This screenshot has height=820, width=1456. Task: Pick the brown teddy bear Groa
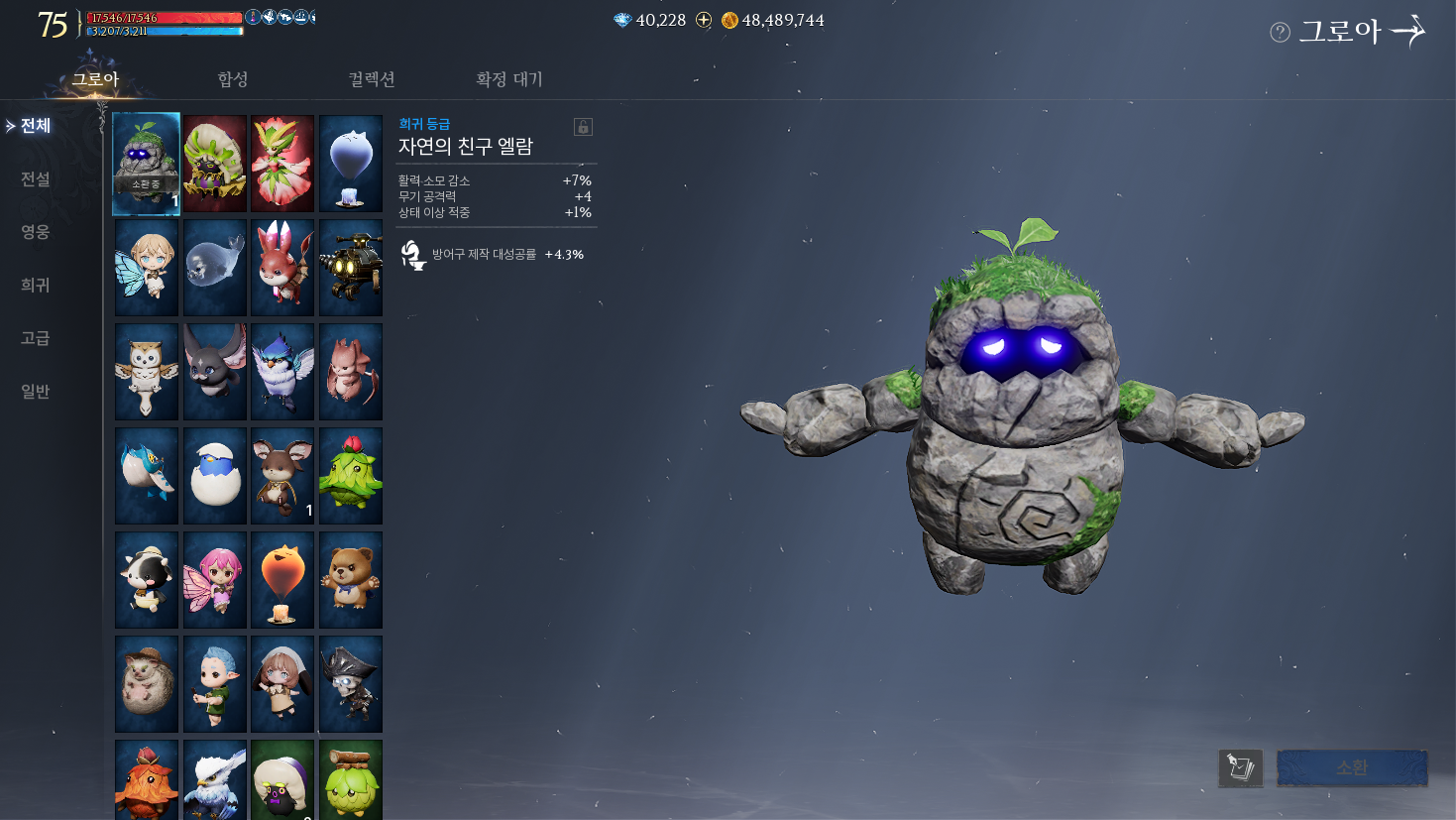(x=351, y=580)
